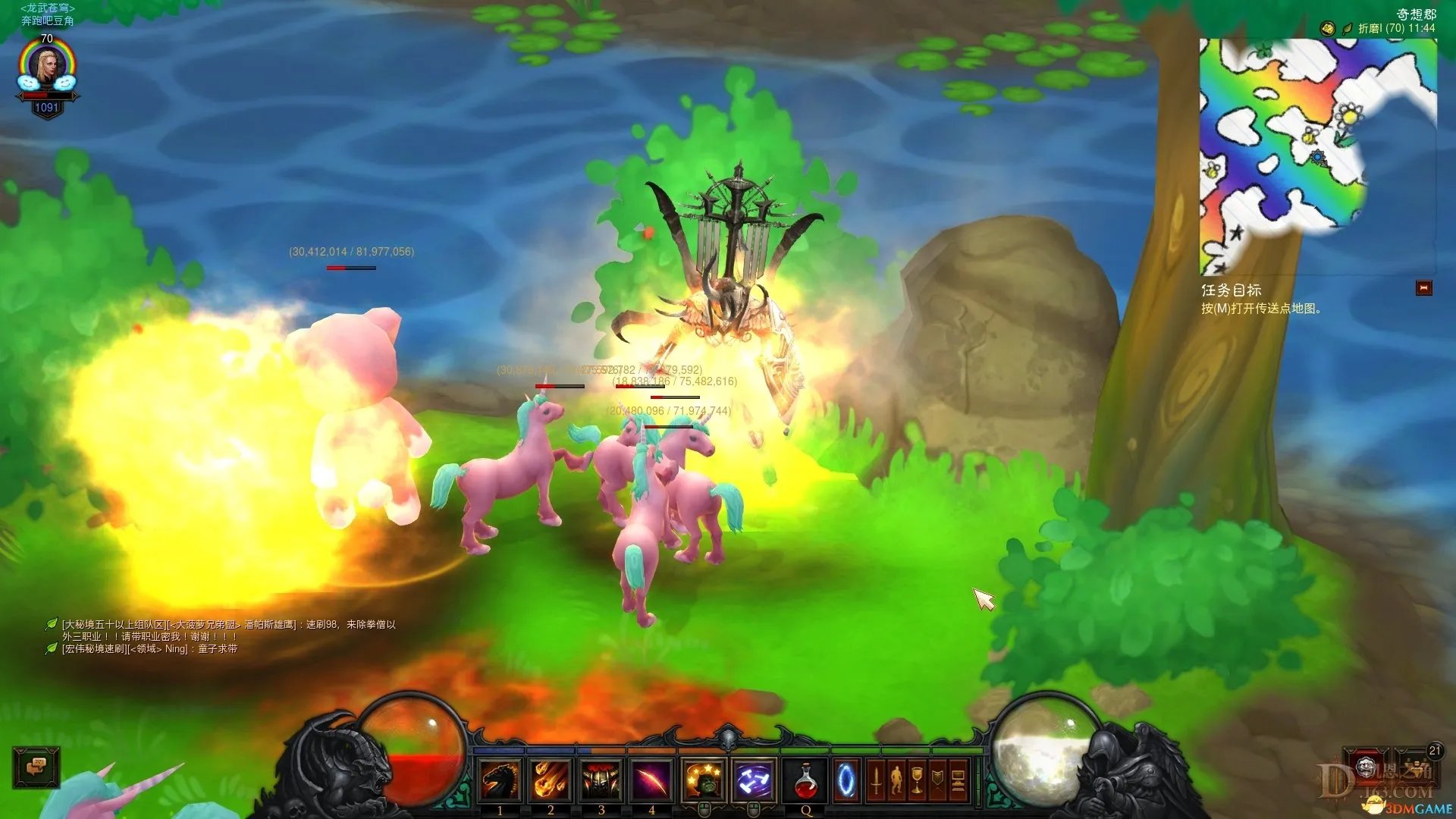
Task: Open the character figure inventory button
Action: tap(896, 780)
